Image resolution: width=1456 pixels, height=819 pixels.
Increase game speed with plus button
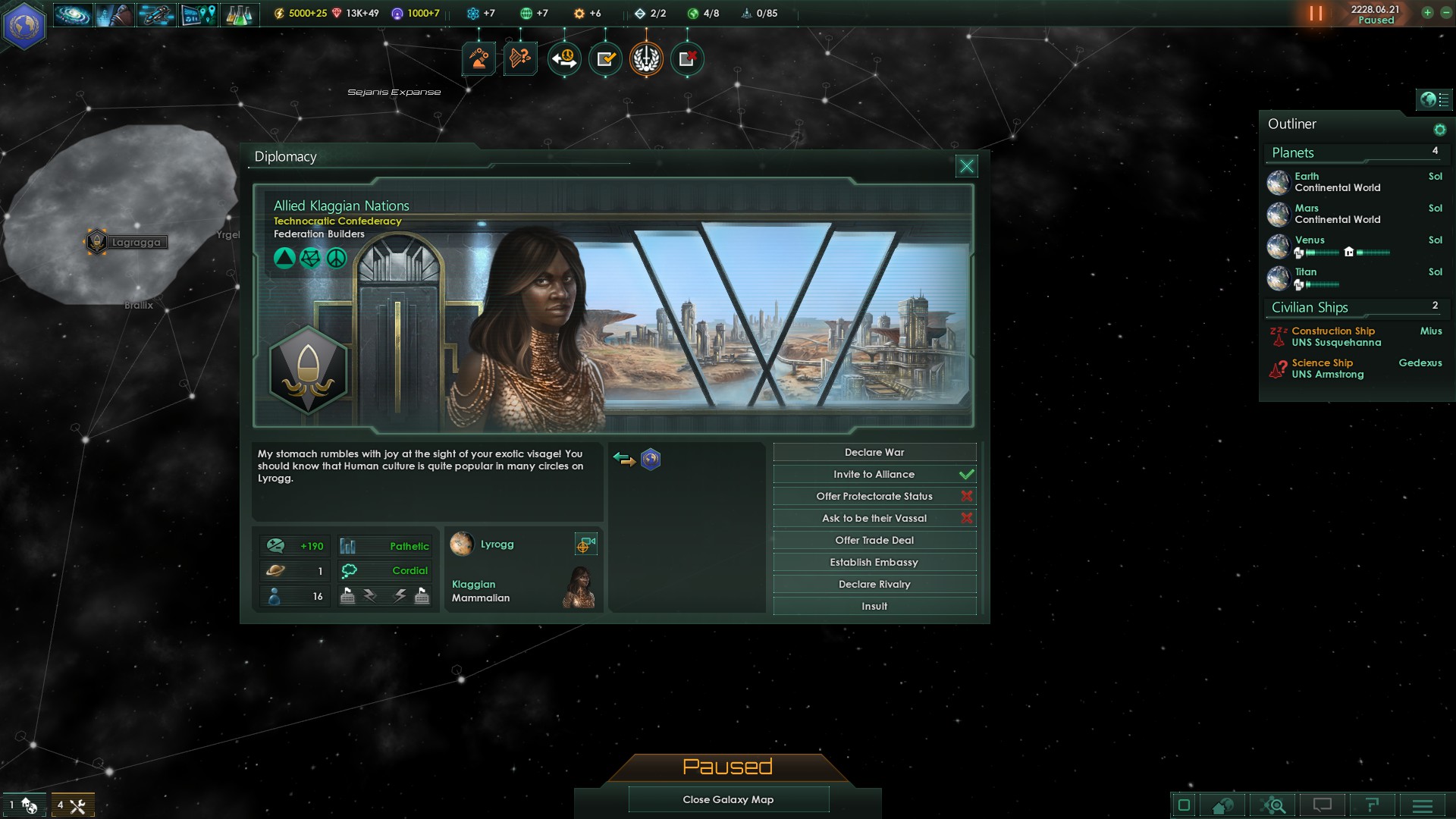tap(1427, 12)
